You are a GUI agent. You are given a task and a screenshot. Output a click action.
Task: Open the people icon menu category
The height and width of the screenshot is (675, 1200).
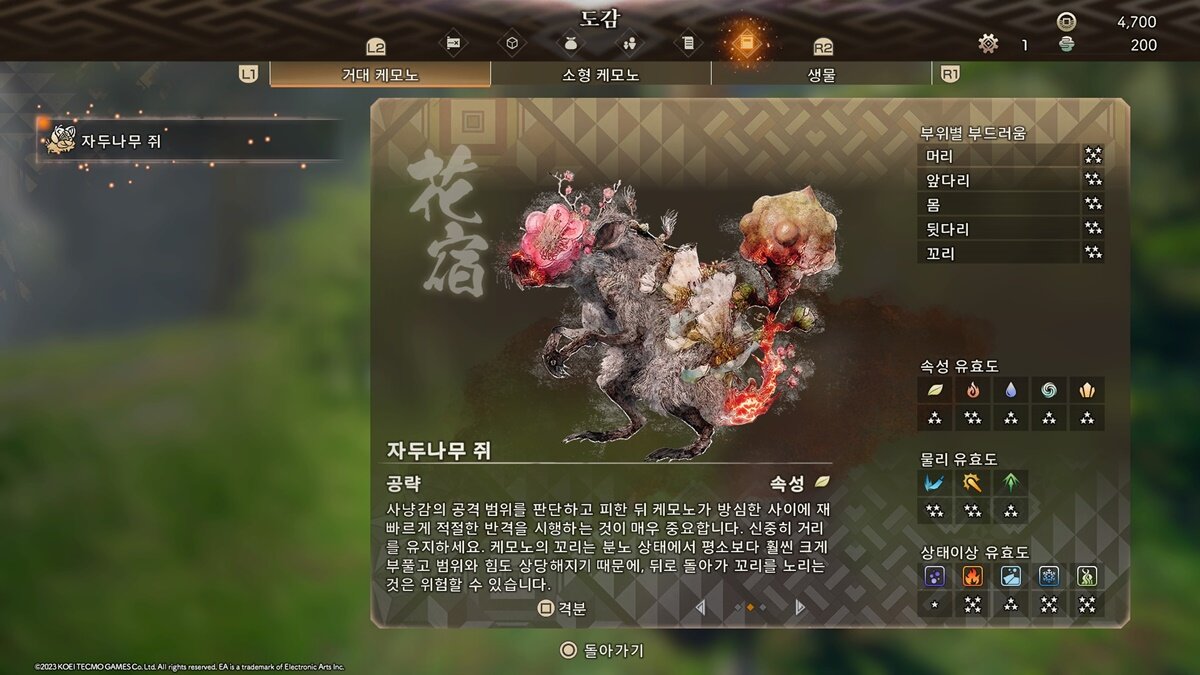point(630,43)
